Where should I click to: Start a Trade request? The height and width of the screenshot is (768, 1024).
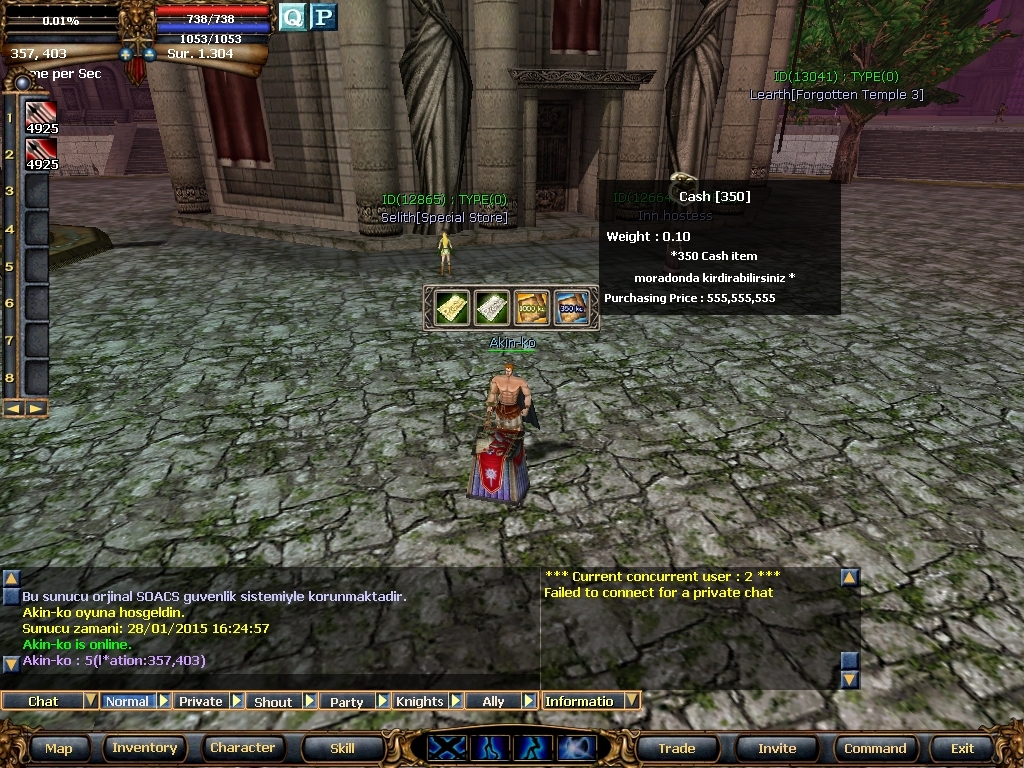click(x=677, y=748)
